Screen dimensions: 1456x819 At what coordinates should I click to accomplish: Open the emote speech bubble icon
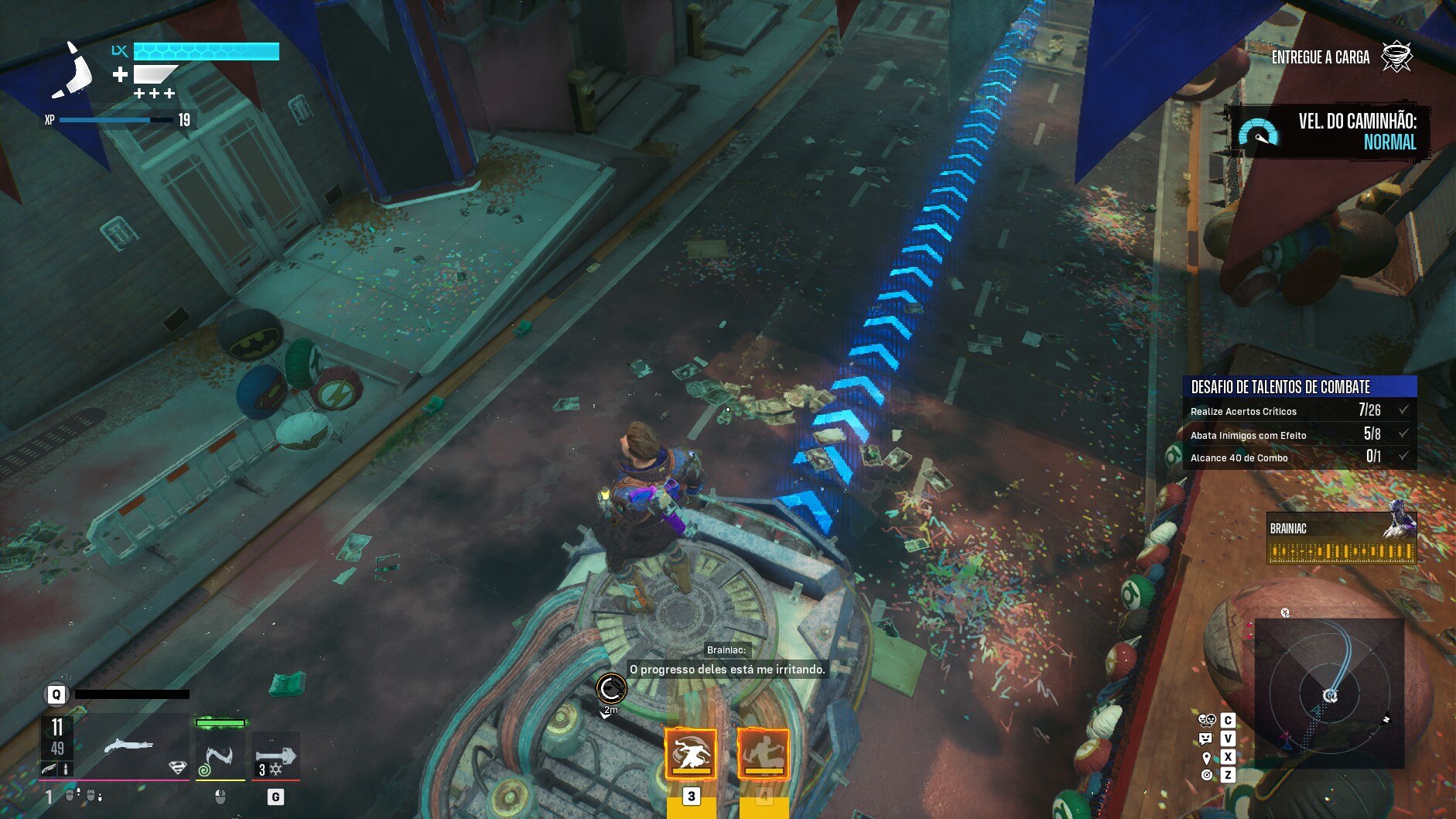1206,738
